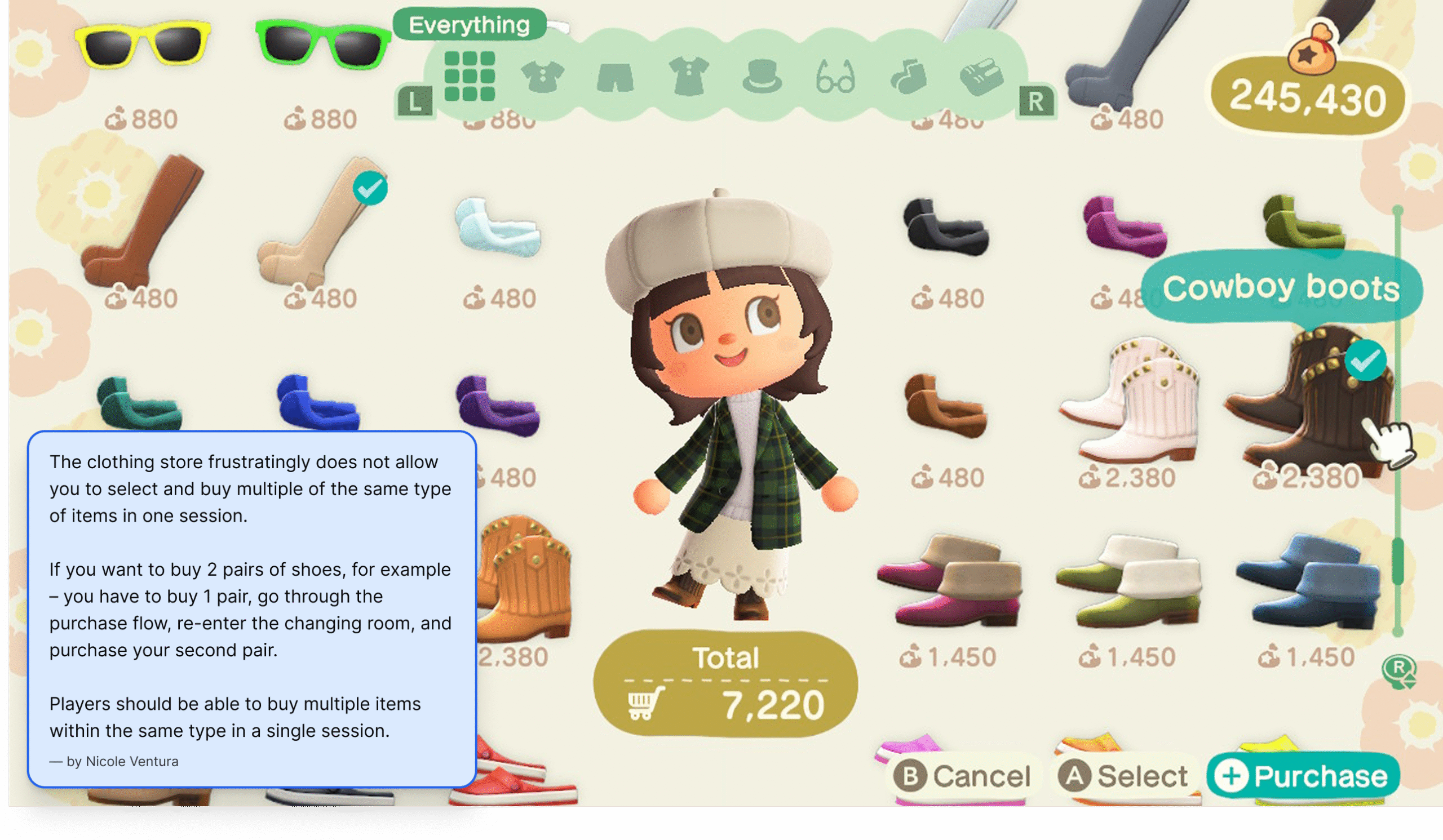Switch to the dress category tab
This screenshot has width=1443, height=840.
pos(688,77)
